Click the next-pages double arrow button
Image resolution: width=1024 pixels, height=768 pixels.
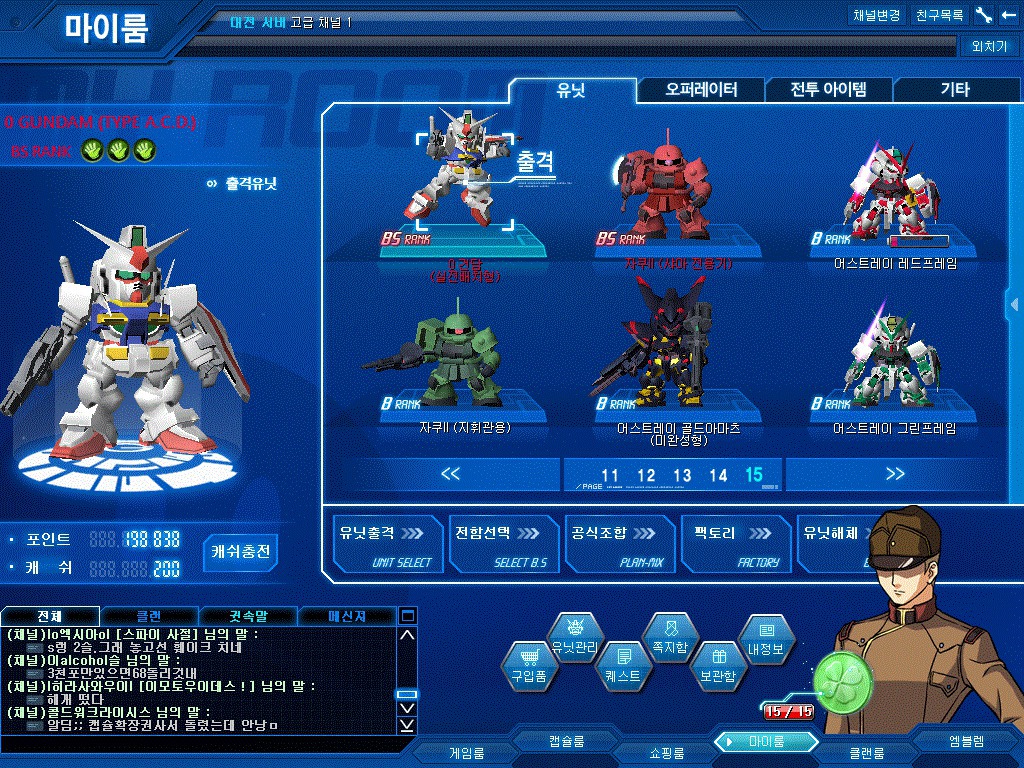click(x=894, y=475)
